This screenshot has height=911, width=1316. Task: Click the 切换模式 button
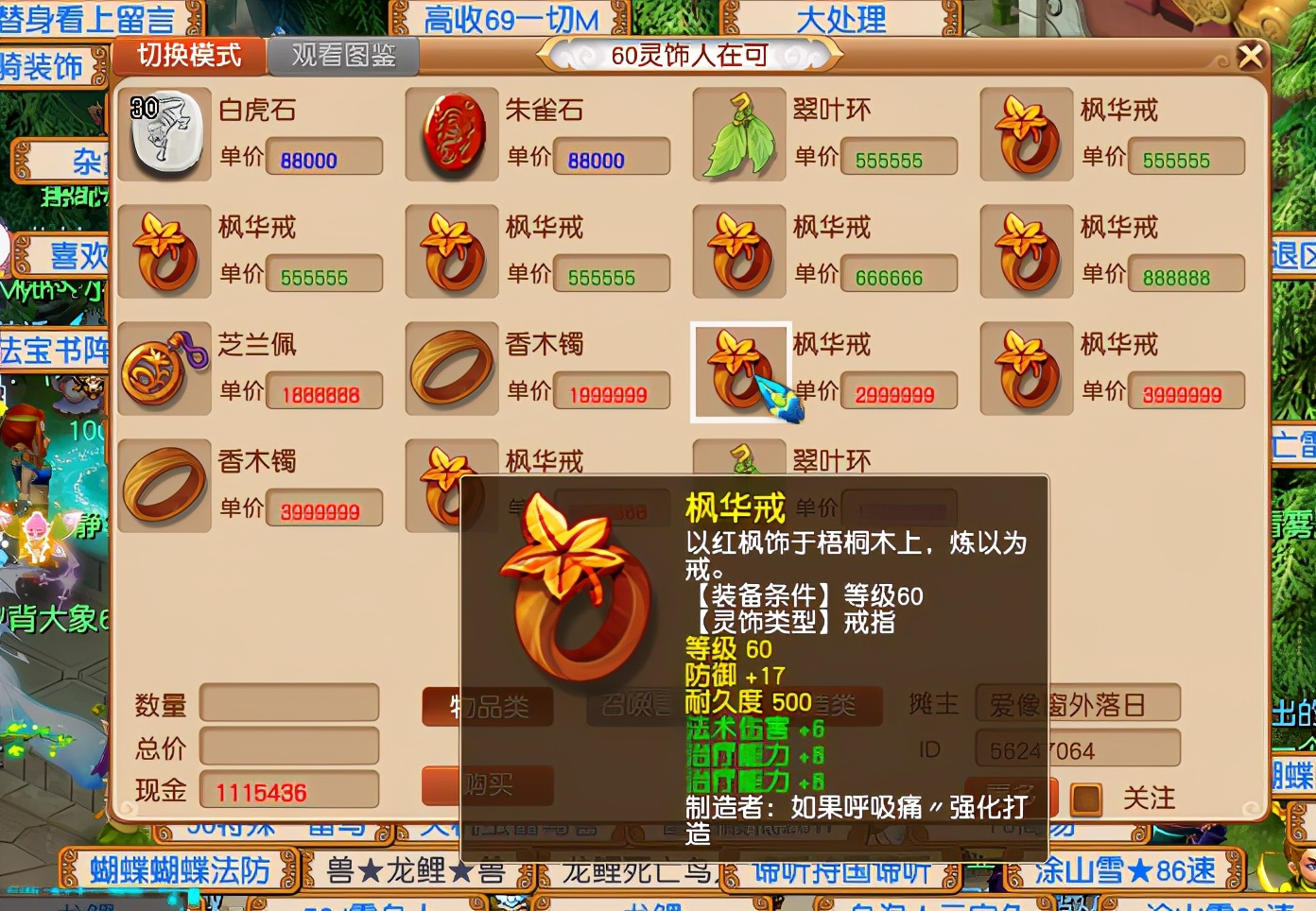[x=188, y=57]
